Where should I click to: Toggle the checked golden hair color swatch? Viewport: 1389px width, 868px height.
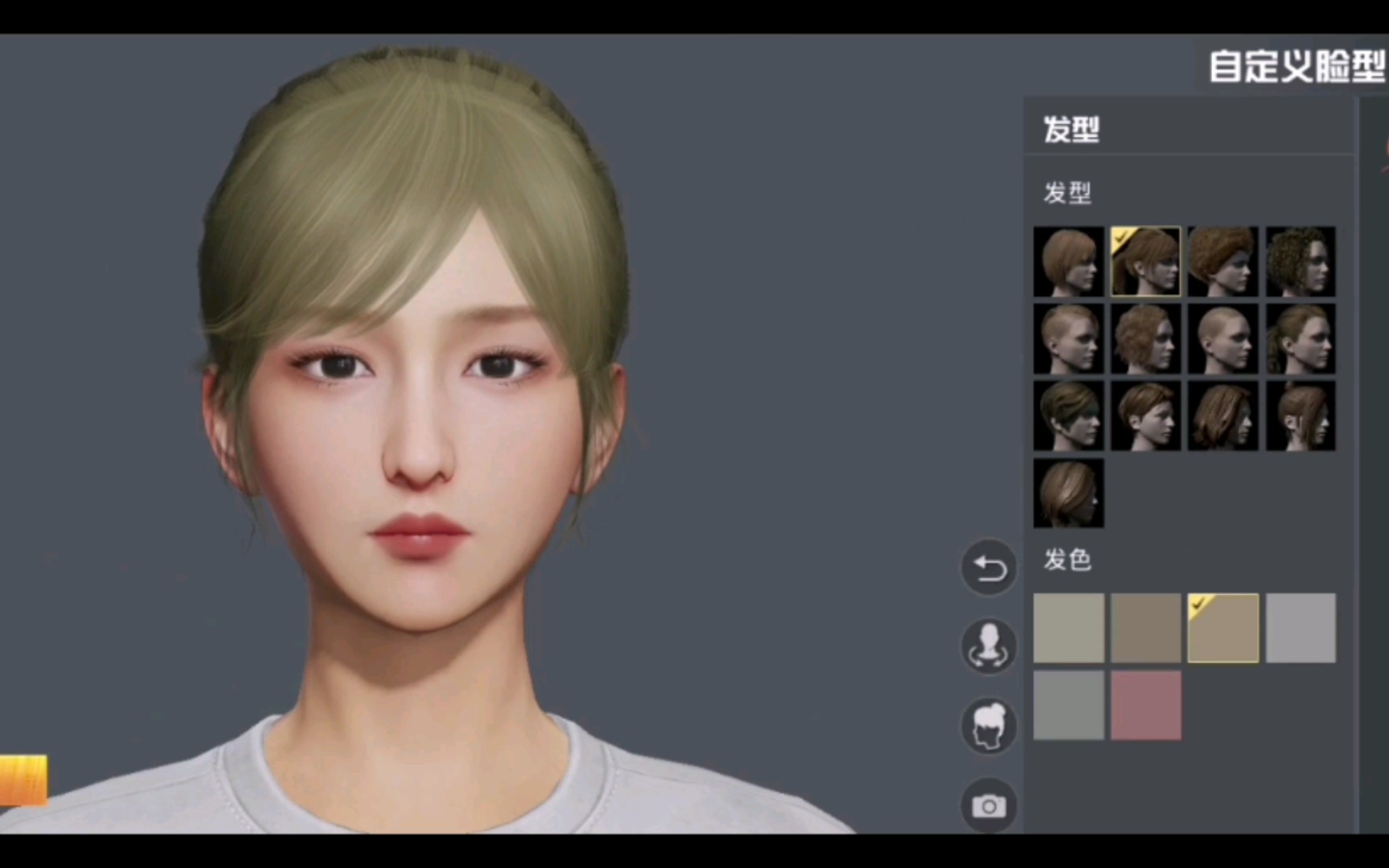coord(1223,628)
